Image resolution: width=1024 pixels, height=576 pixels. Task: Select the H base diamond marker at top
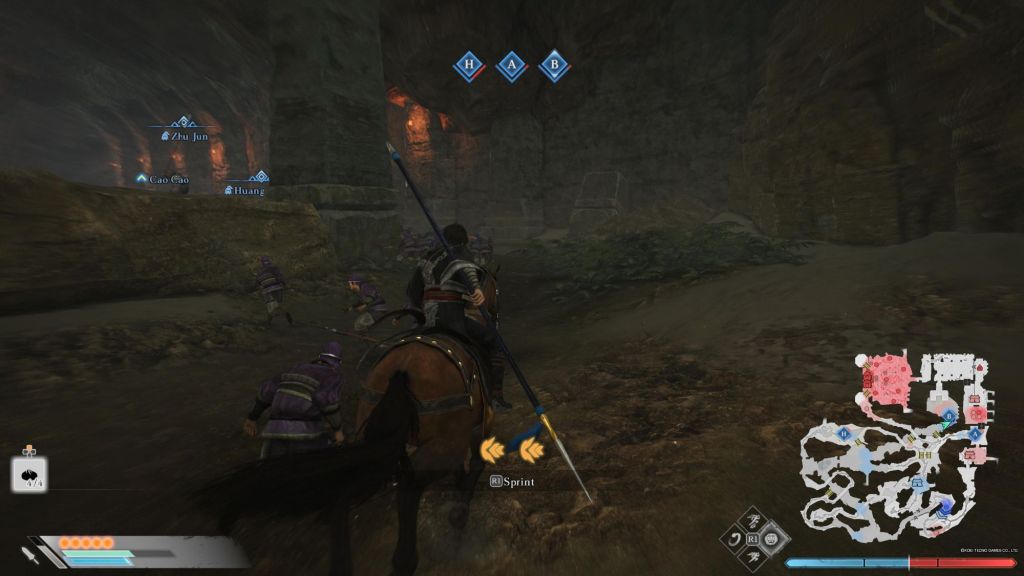click(468, 67)
